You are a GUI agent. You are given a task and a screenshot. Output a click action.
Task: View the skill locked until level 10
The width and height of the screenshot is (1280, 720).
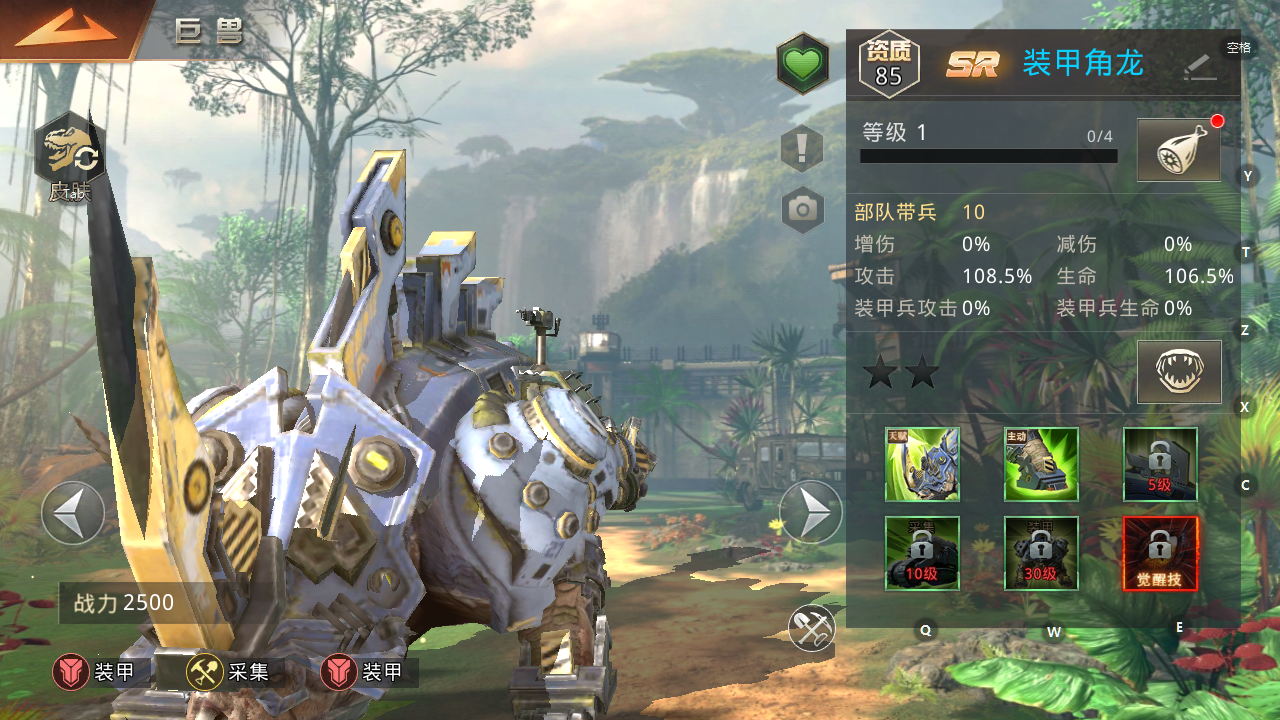tap(922, 553)
